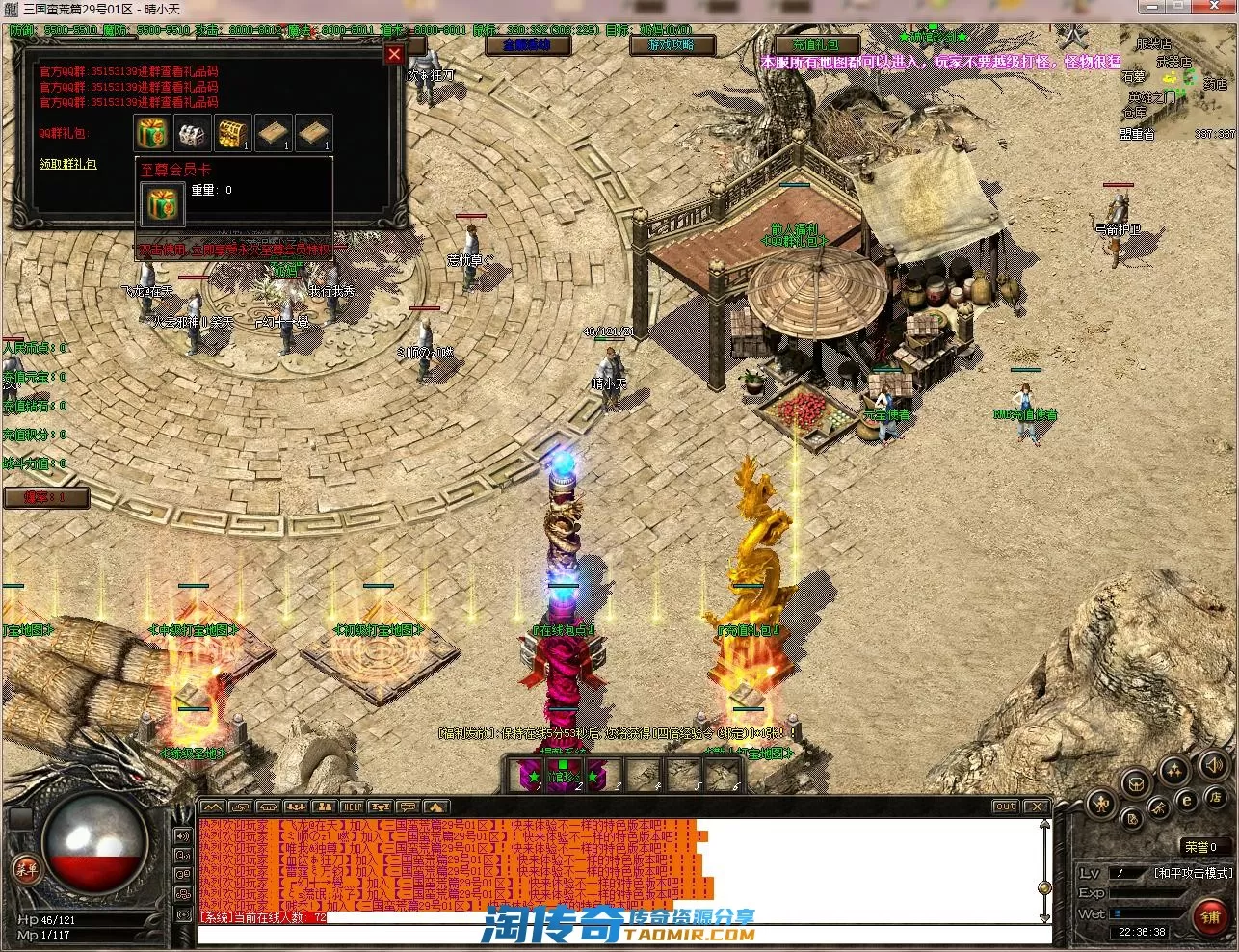Click the red 爆率 button
The height and width of the screenshot is (952, 1239).
tap(46, 498)
